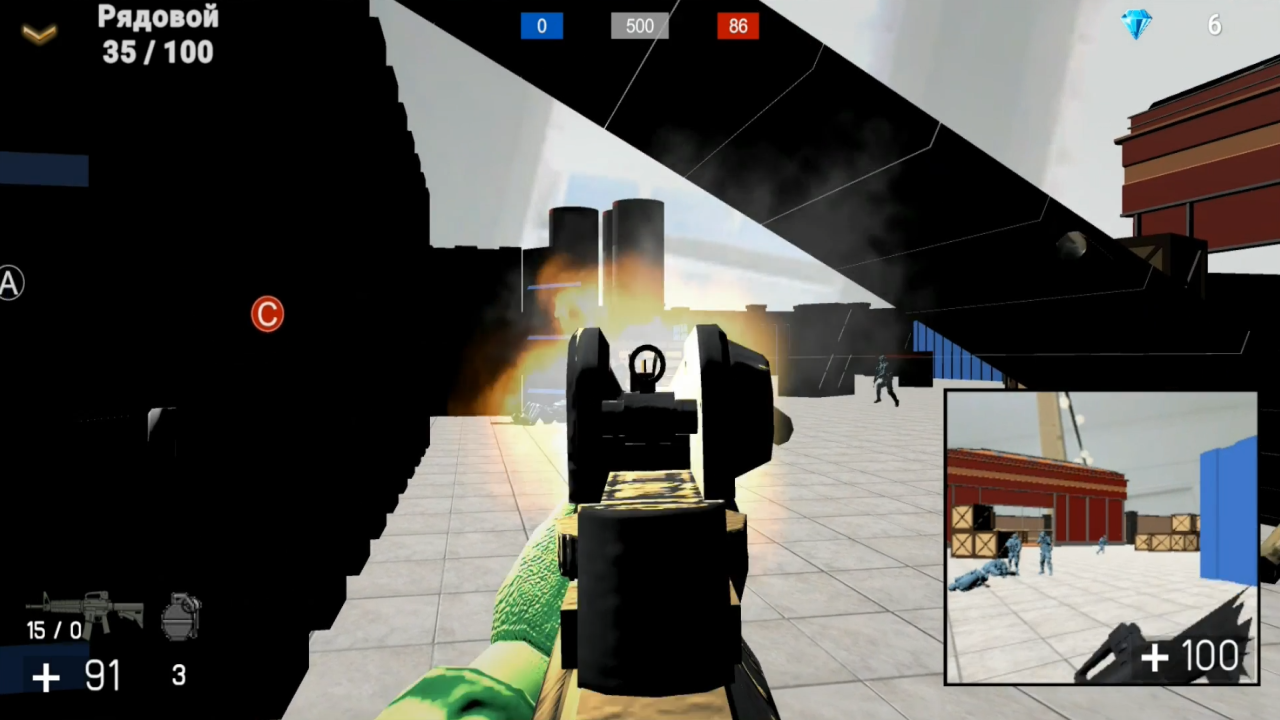Image resolution: width=1280 pixels, height=720 pixels.
Task: Select the grenade icon in the HUD
Action: pyautogui.click(x=180, y=613)
